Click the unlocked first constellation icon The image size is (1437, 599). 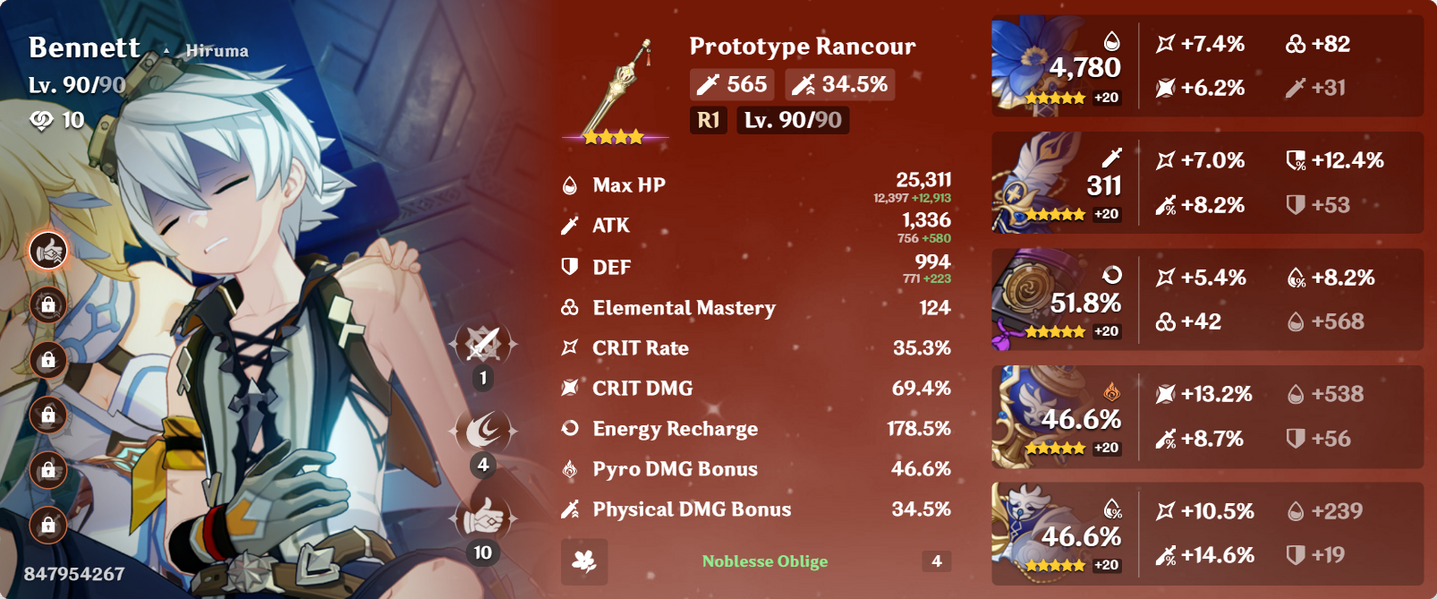(47, 251)
